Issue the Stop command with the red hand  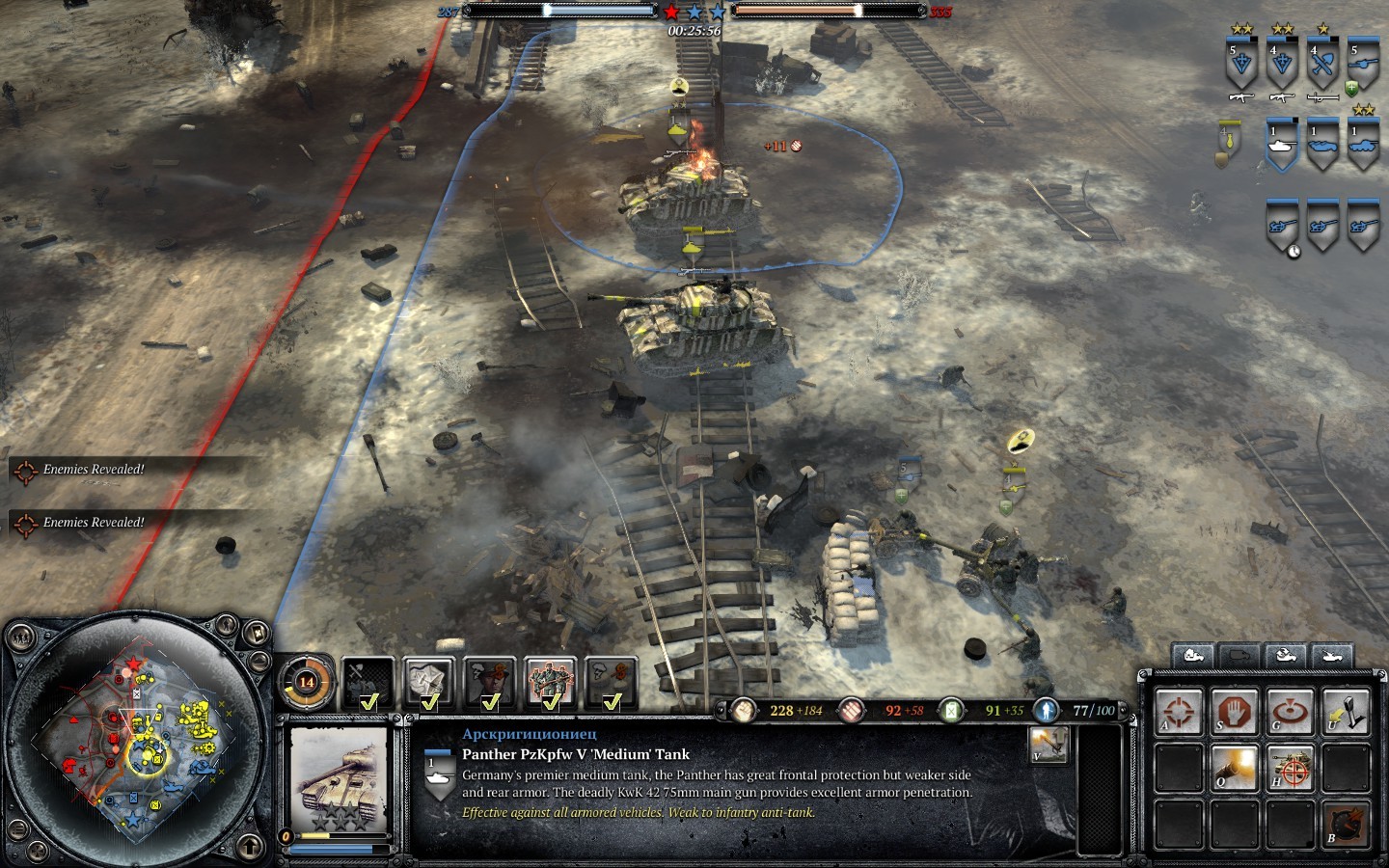pyautogui.click(x=1235, y=712)
